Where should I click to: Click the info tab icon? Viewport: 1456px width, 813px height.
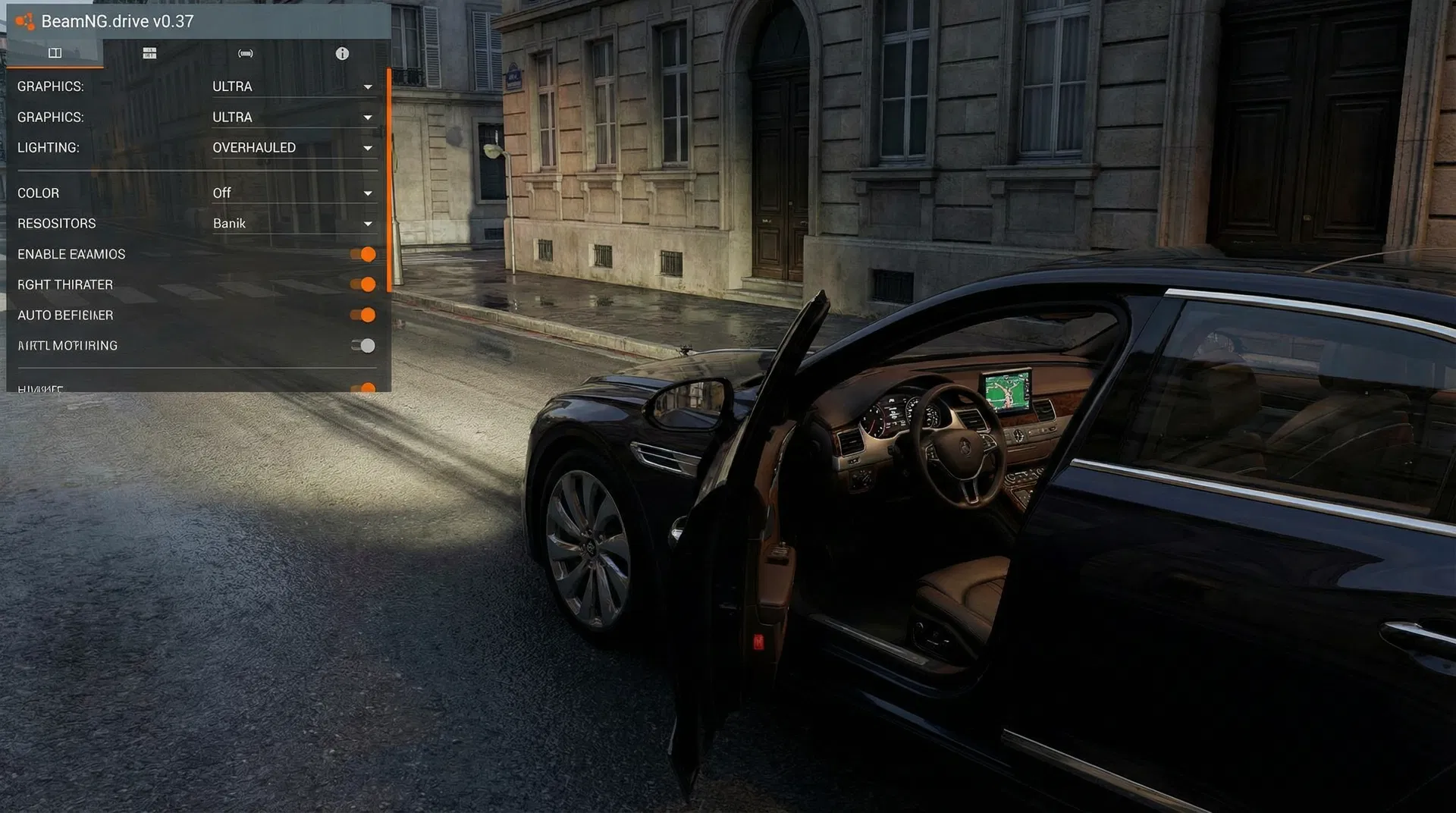[x=341, y=53]
